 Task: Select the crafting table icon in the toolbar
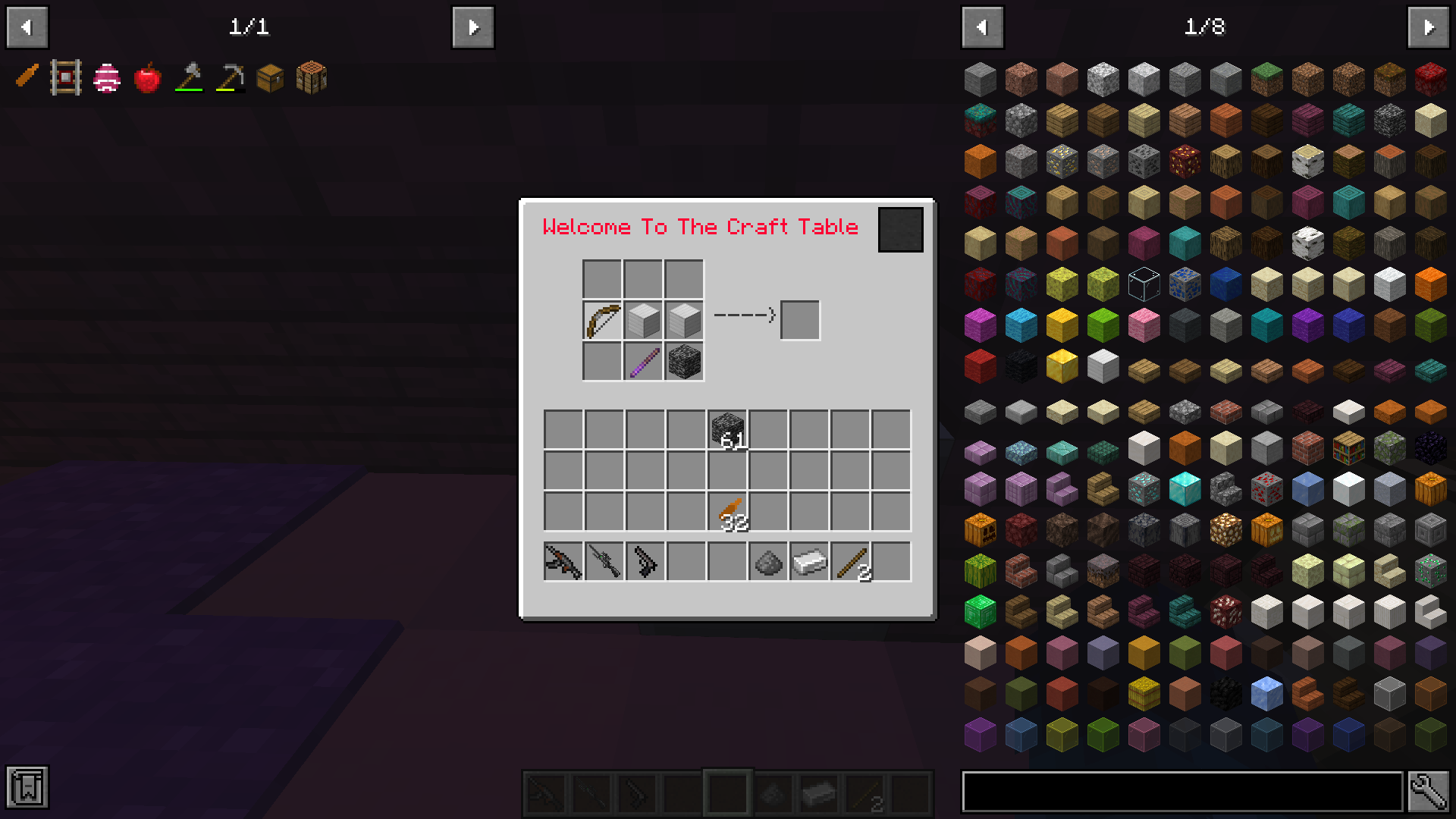pos(312,77)
